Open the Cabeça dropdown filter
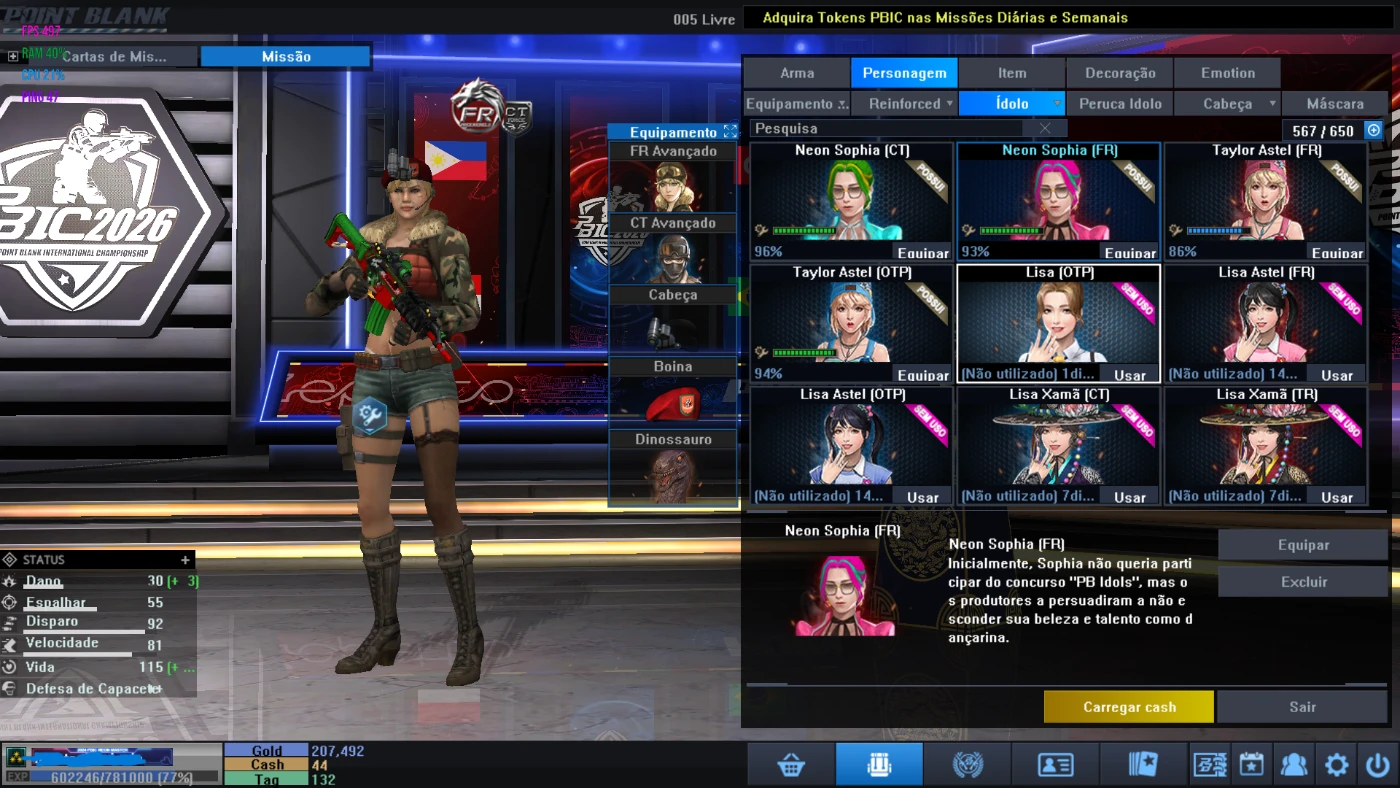This screenshot has width=1400, height=788. click(x=1228, y=104)
